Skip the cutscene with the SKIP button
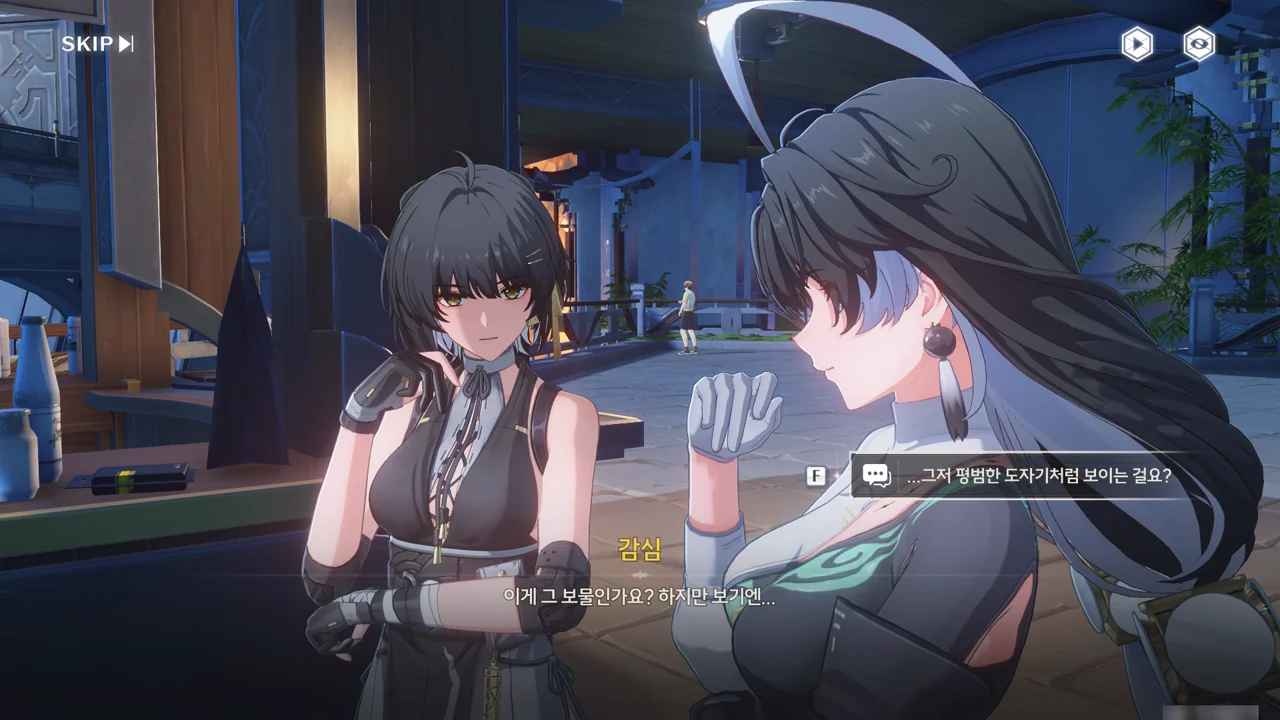This screenshot has width=1280, height=720. tap(97, 44)
